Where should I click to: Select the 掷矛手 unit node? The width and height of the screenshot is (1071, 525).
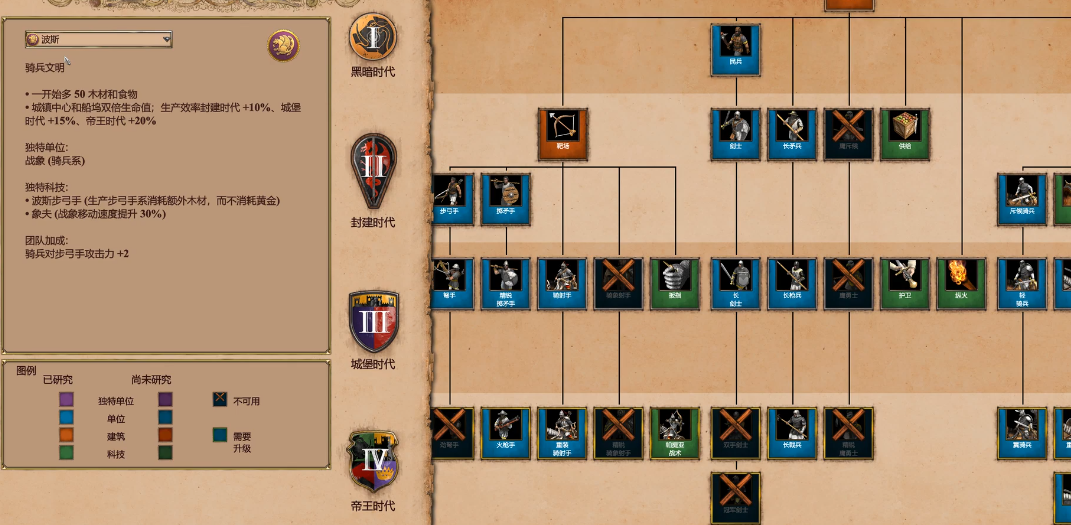point(505,198)
